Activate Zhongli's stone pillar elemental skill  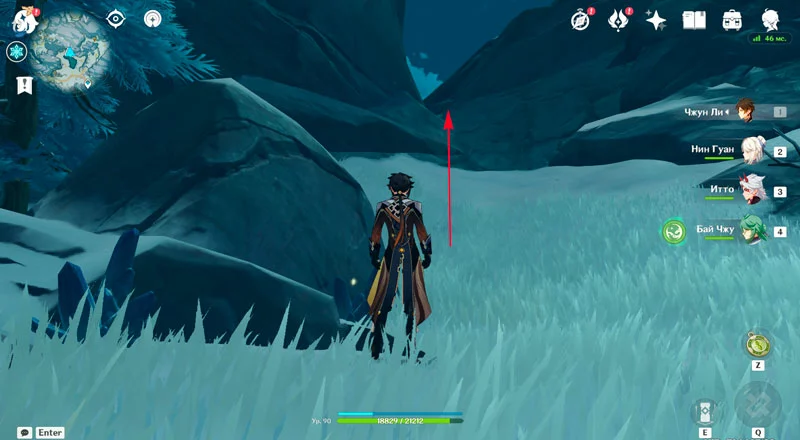705,411
